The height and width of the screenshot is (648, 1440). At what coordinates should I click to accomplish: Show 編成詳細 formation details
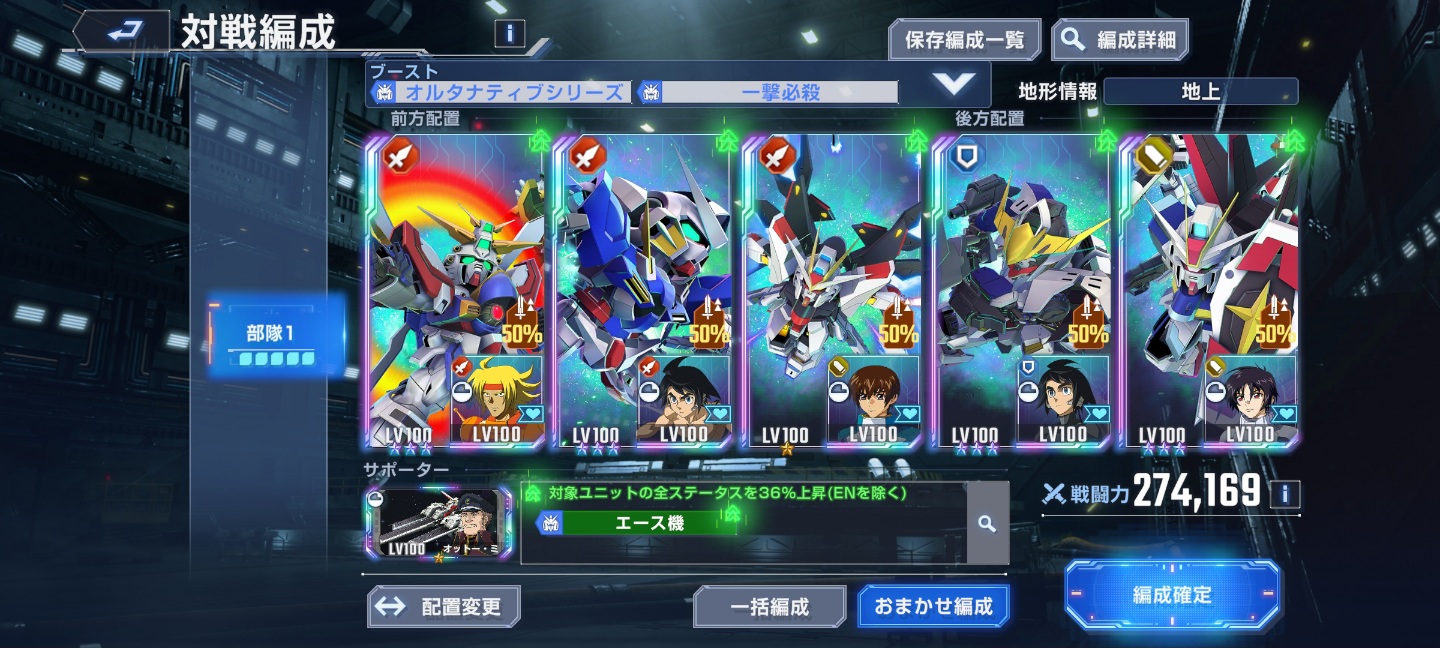pos(1120,40)
